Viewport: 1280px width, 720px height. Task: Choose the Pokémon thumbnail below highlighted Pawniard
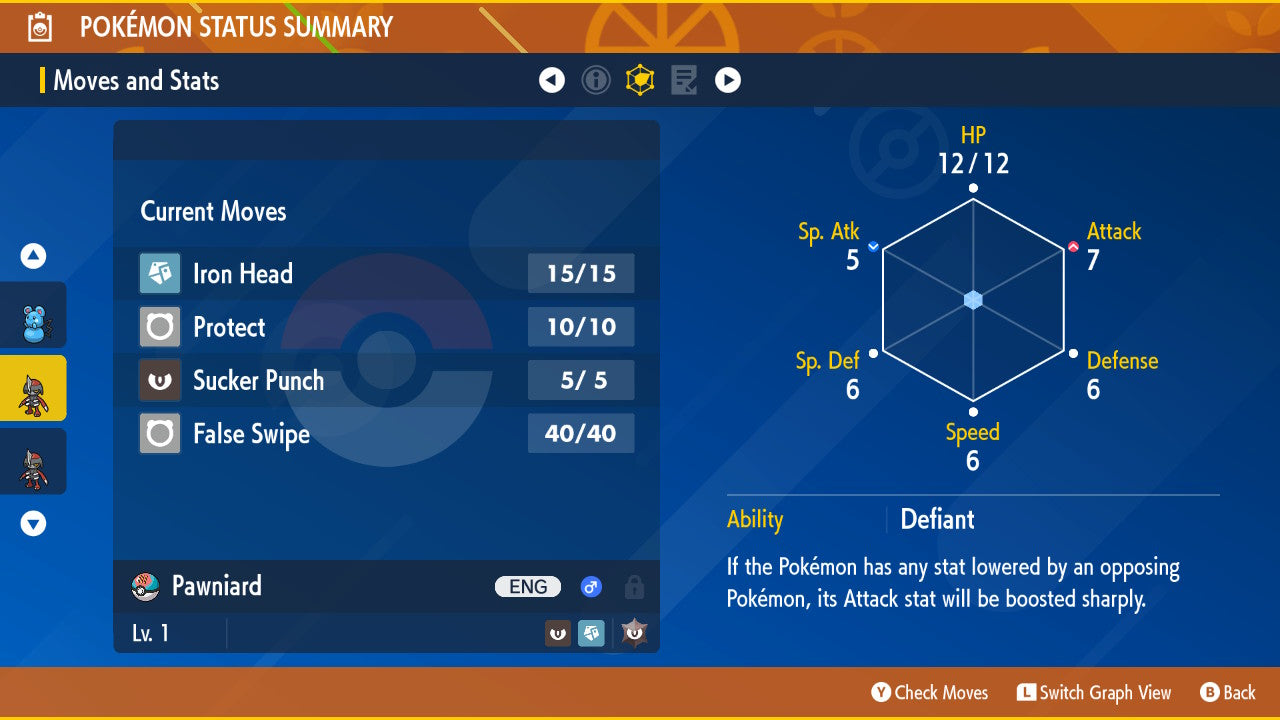tap(33, 461)
